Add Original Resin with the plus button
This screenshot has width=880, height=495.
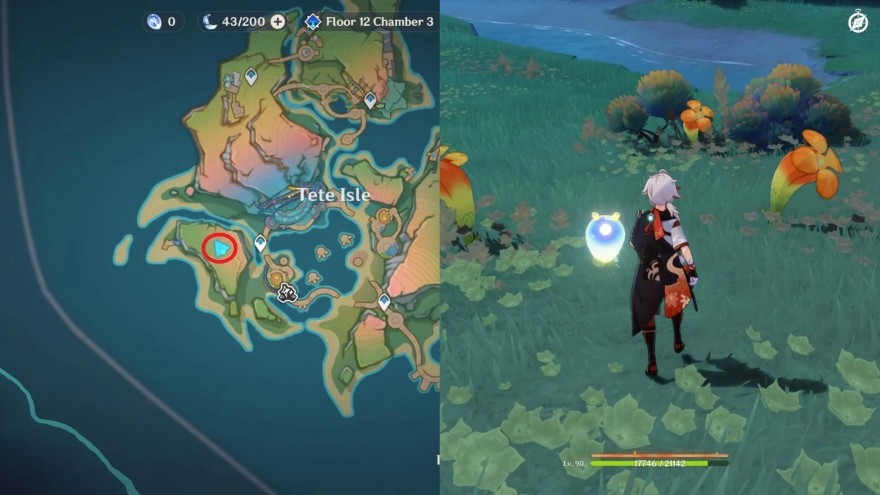pyautogui.click(x=278, y=21)
